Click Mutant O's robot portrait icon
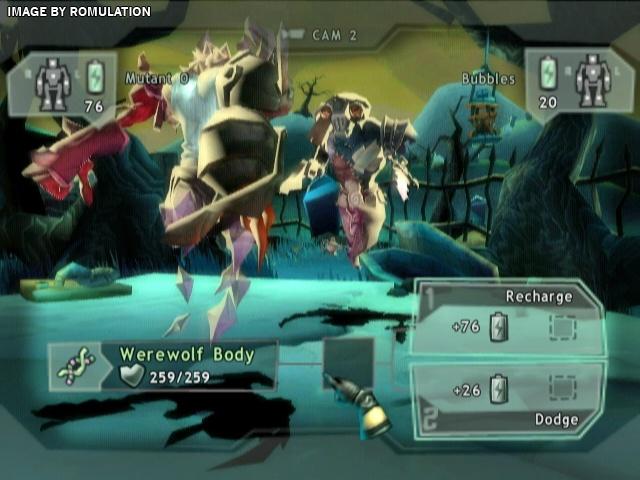Viewport: 640px width, 480px height. [51, 82]
